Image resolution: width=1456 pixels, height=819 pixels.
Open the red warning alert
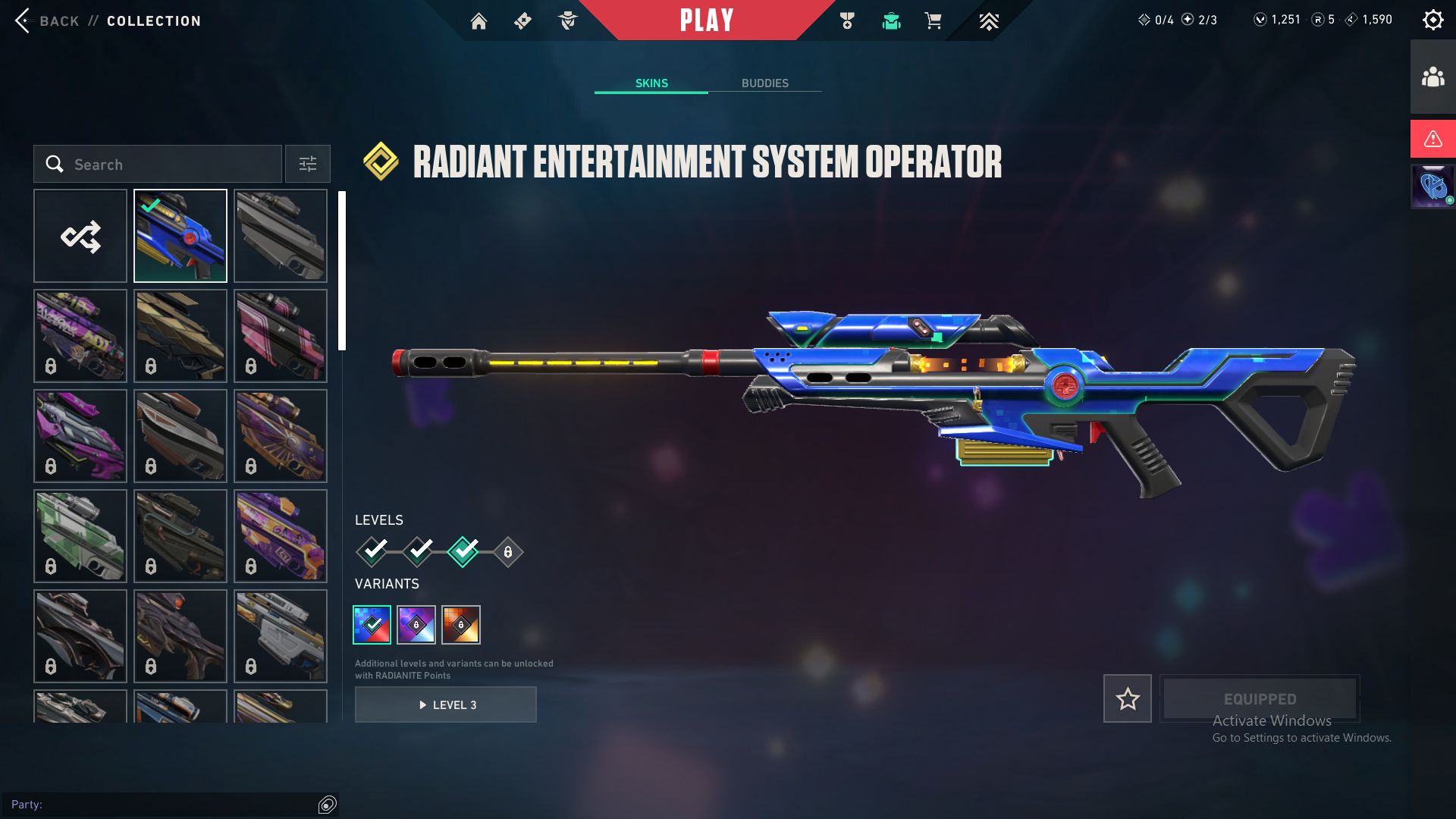pos(1432,139)
